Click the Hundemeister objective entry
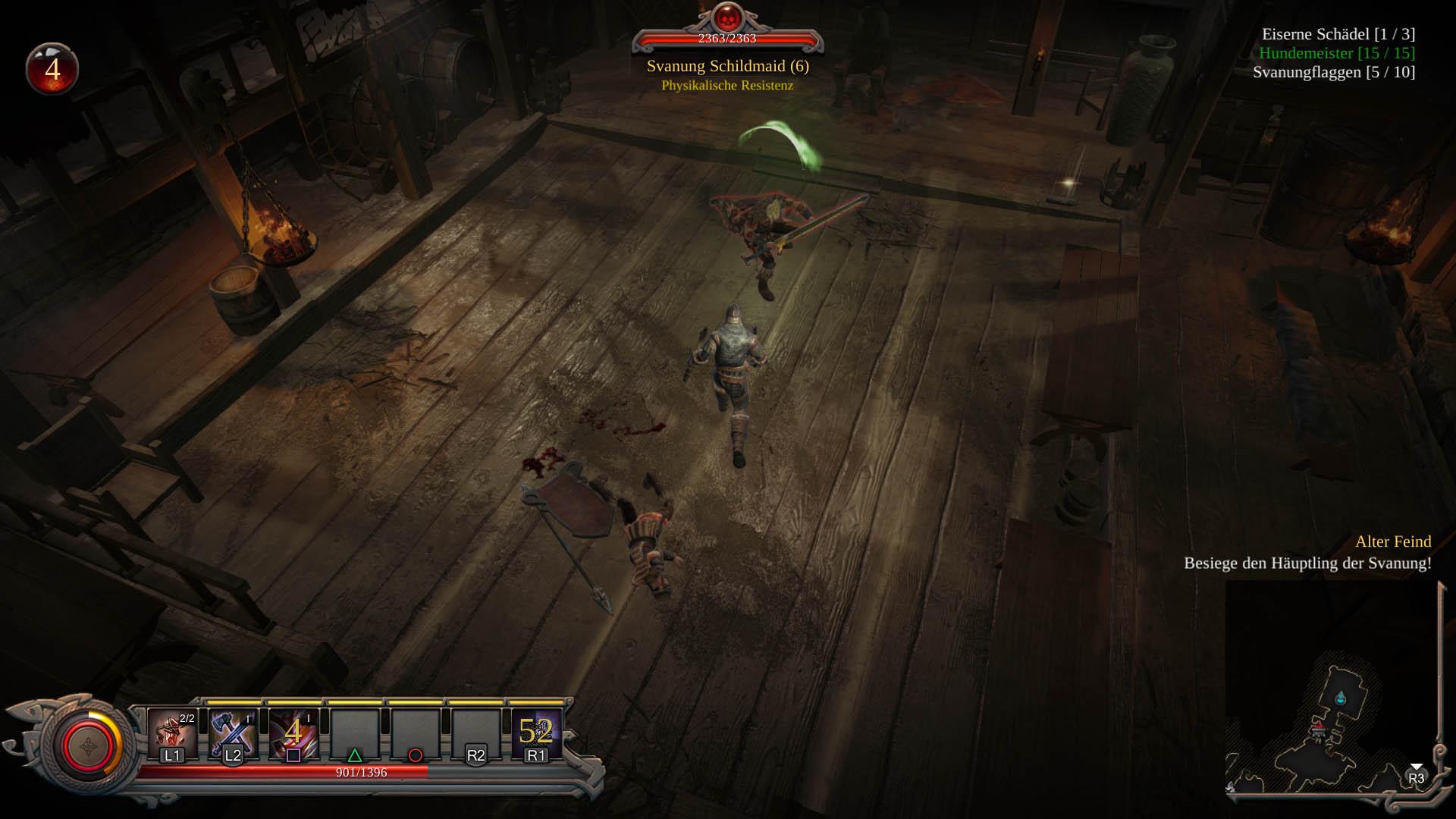Screen dimensions: 1456x819 click(x=1336, y=53)
